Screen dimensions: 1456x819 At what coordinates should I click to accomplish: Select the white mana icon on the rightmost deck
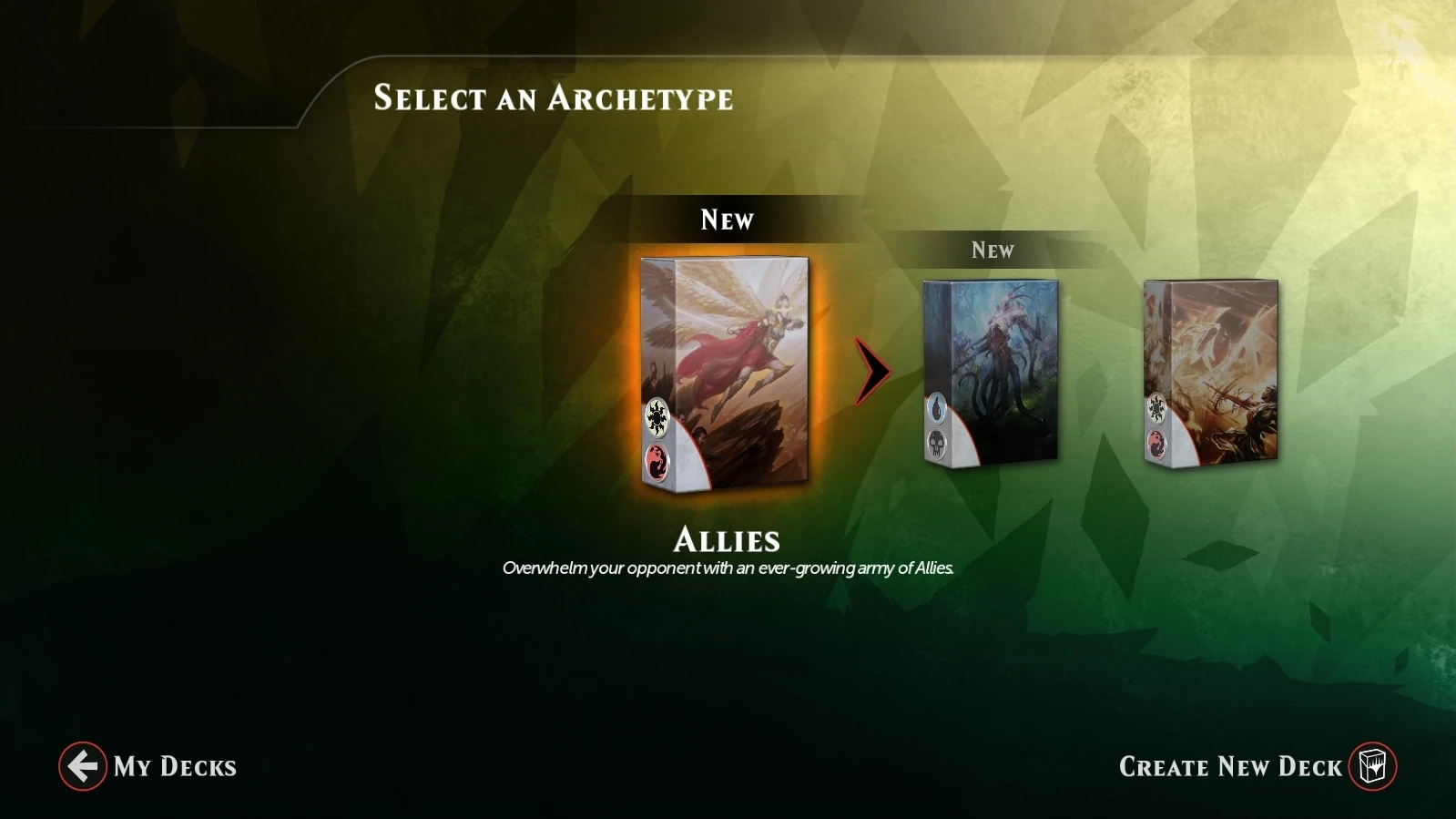pos(1156,405)
